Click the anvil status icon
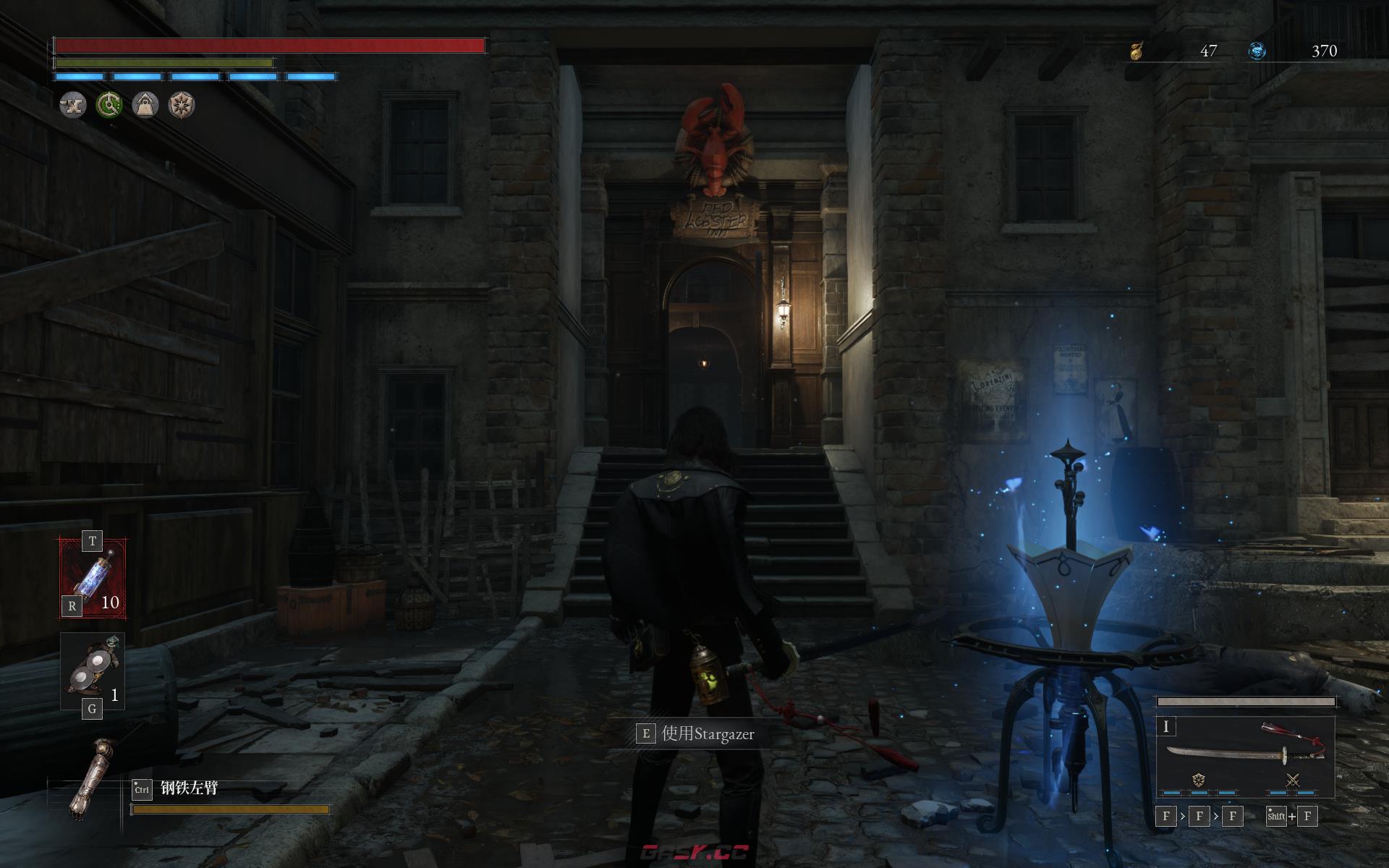Screen dimensions: 1389x868 click(72, 105)
